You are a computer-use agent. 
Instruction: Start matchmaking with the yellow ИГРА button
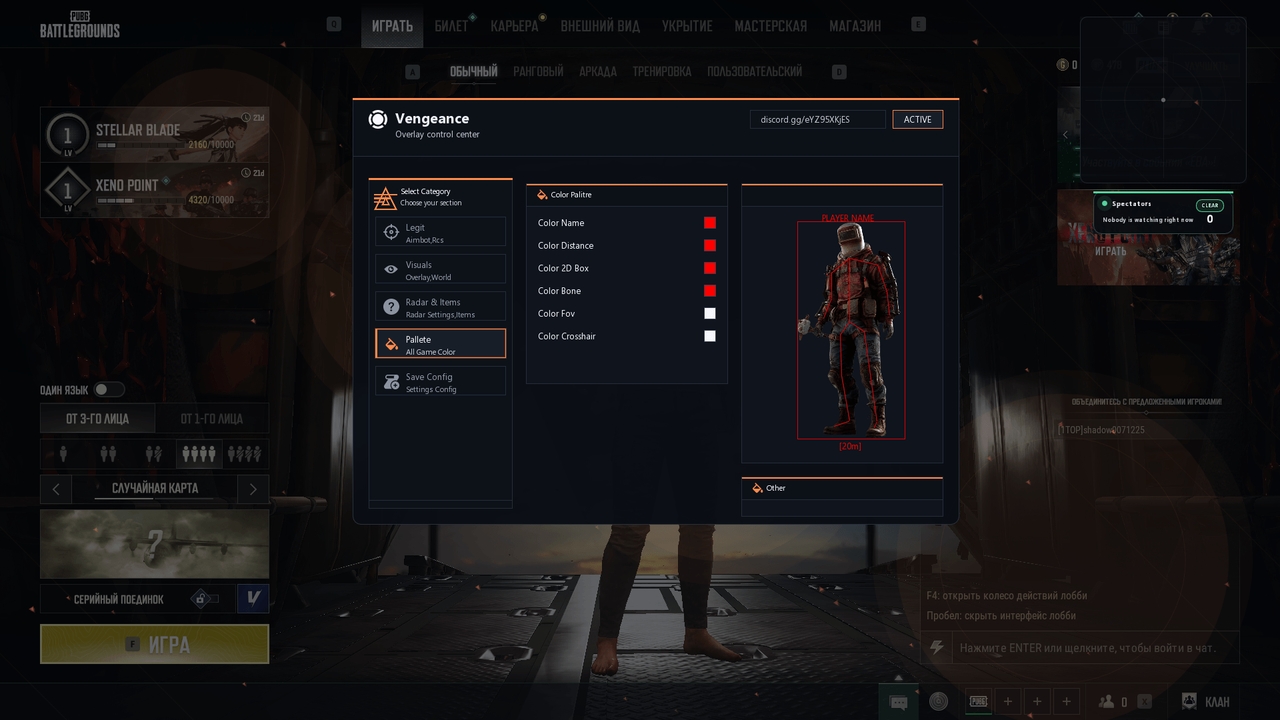(155, 645)
